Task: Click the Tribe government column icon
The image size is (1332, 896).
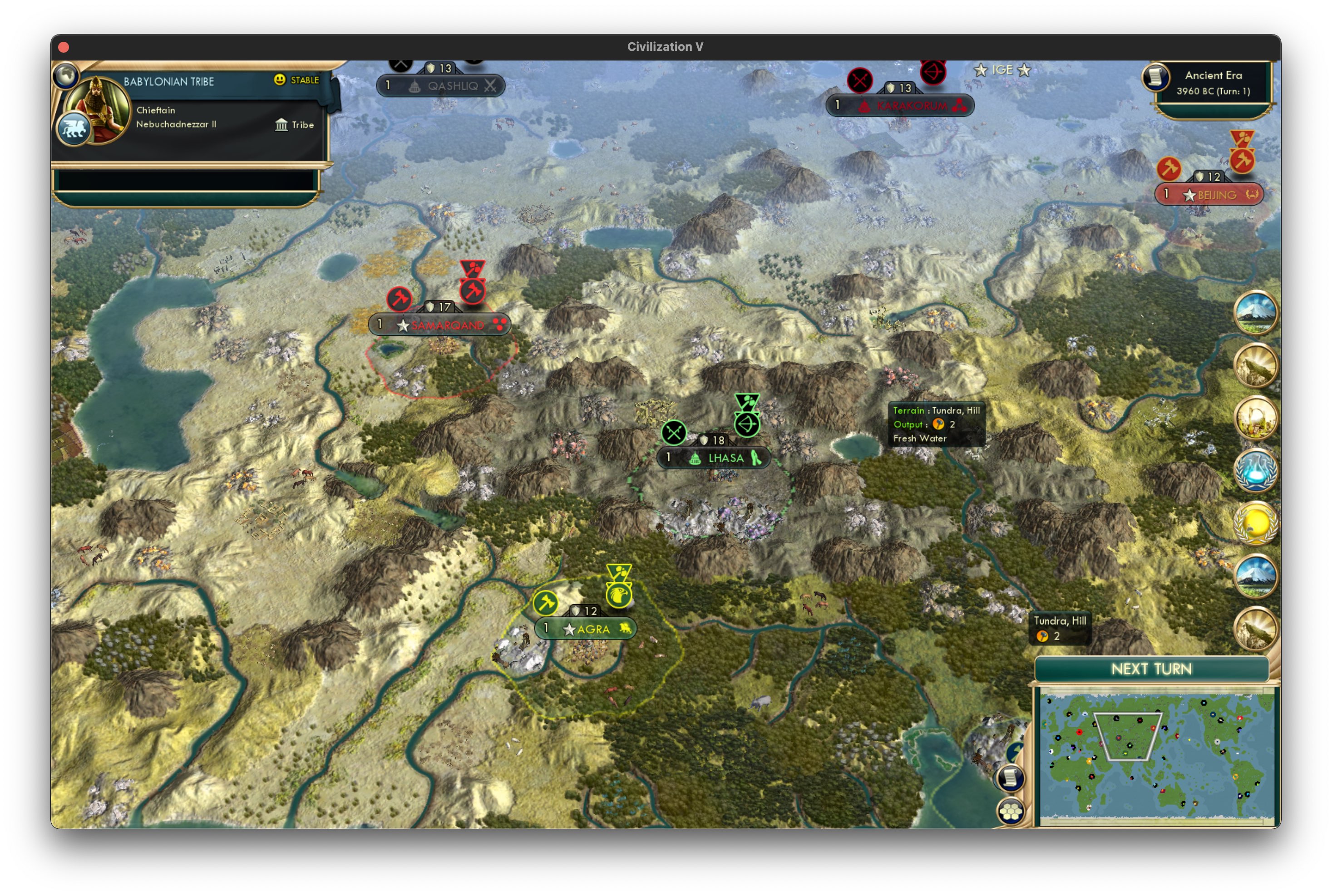Action: pyautogui.click(x=282, y=125)
